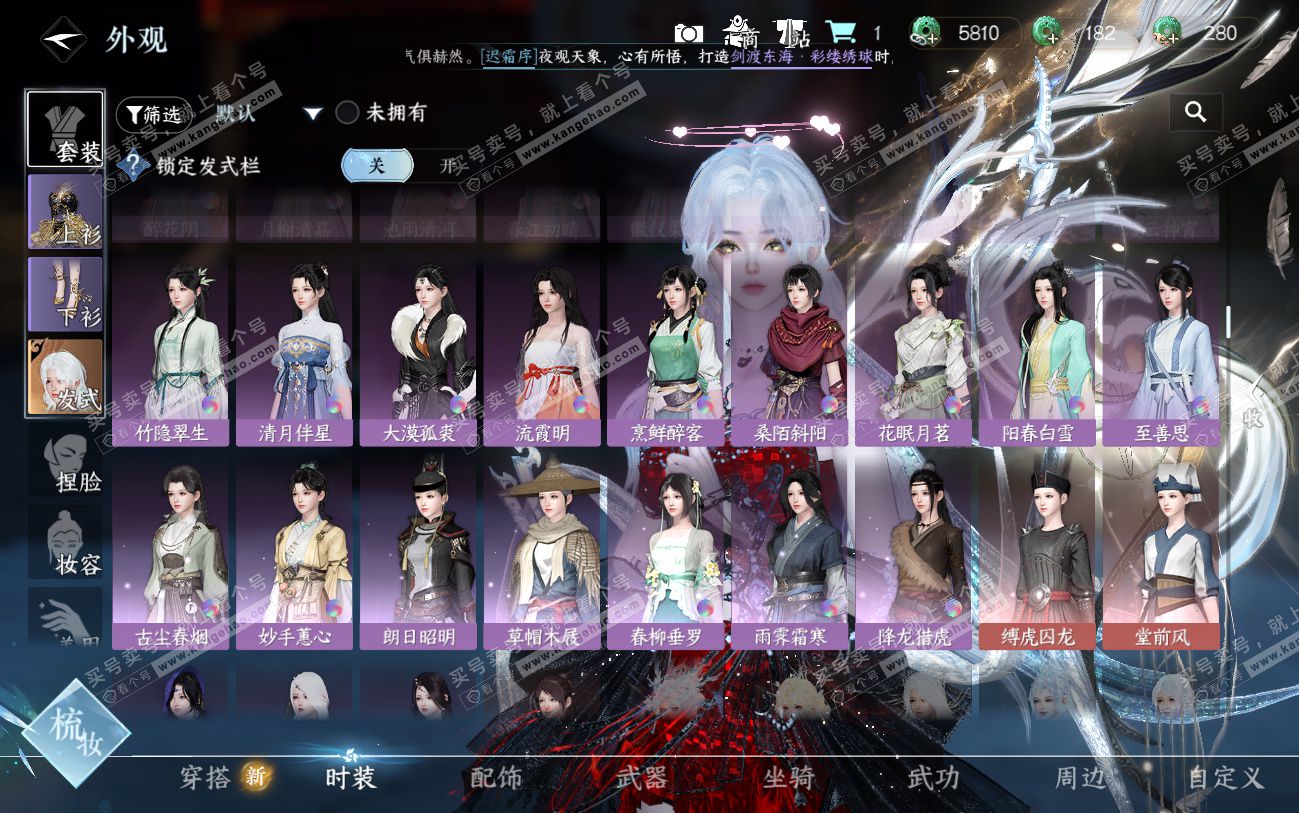This screenshot has width=1299, height=813.
Task: Select the 缚虎囚龙 costume
Action: coord(1037,552)
